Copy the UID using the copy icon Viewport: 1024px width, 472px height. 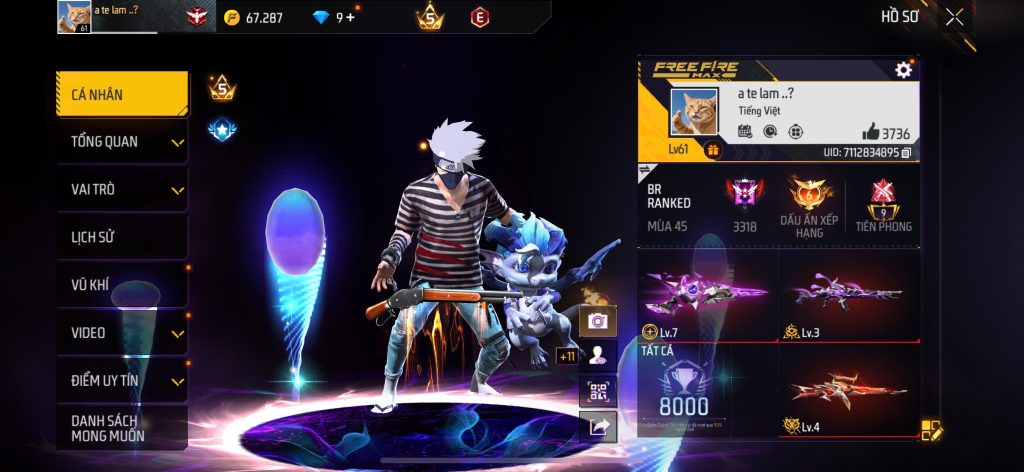(906, 153)
